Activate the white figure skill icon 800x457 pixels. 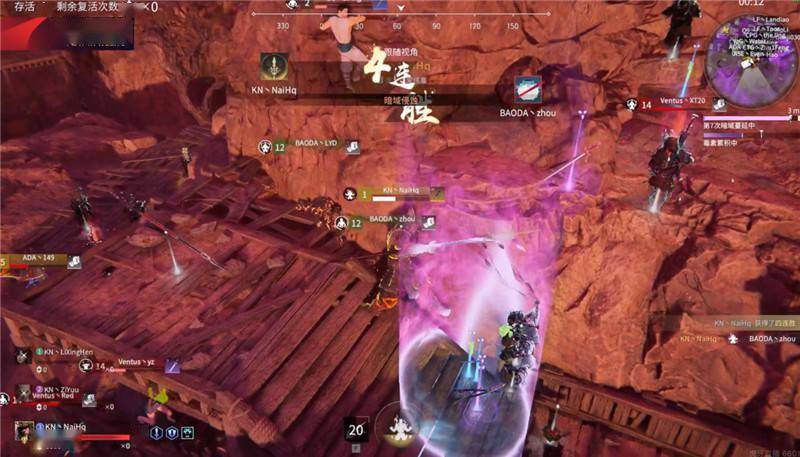coord(401,428)
